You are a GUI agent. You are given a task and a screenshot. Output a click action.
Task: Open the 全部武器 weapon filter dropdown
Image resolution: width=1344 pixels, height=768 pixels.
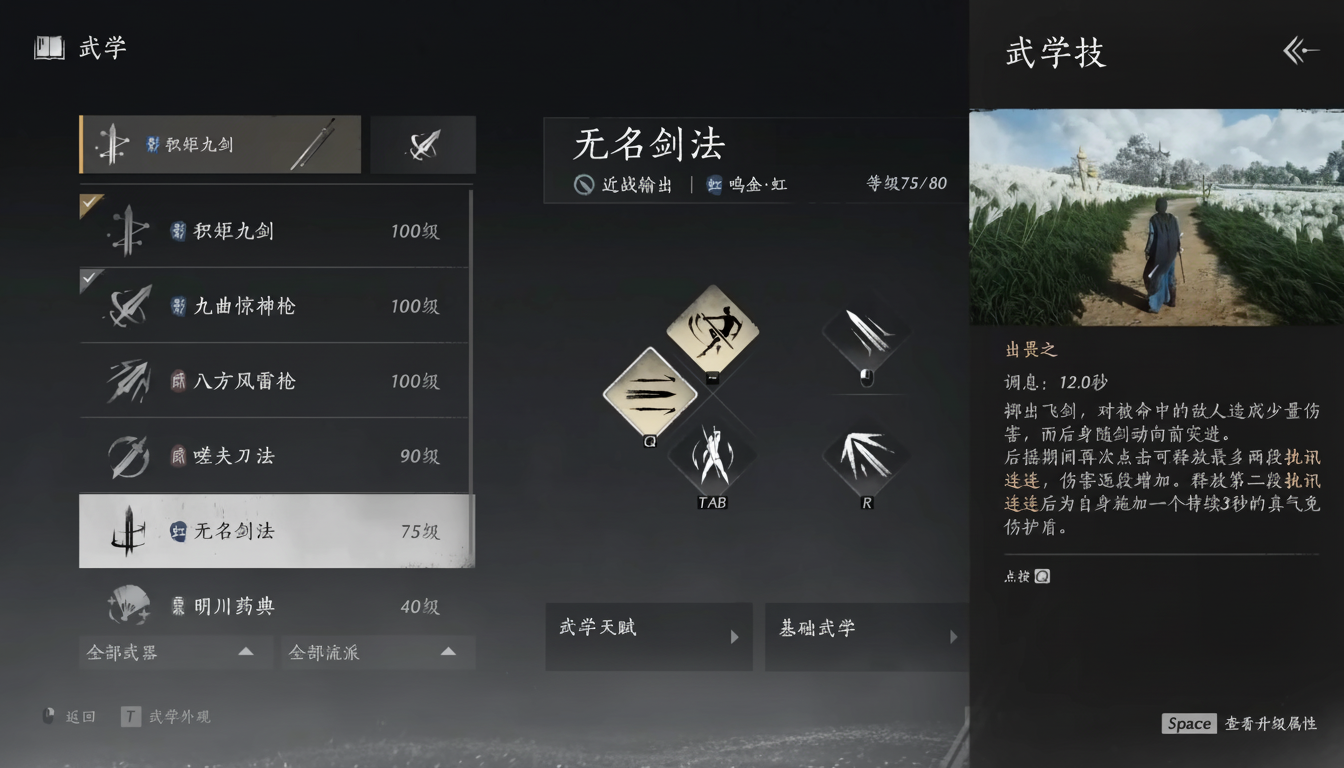click(x=175, y=652)
